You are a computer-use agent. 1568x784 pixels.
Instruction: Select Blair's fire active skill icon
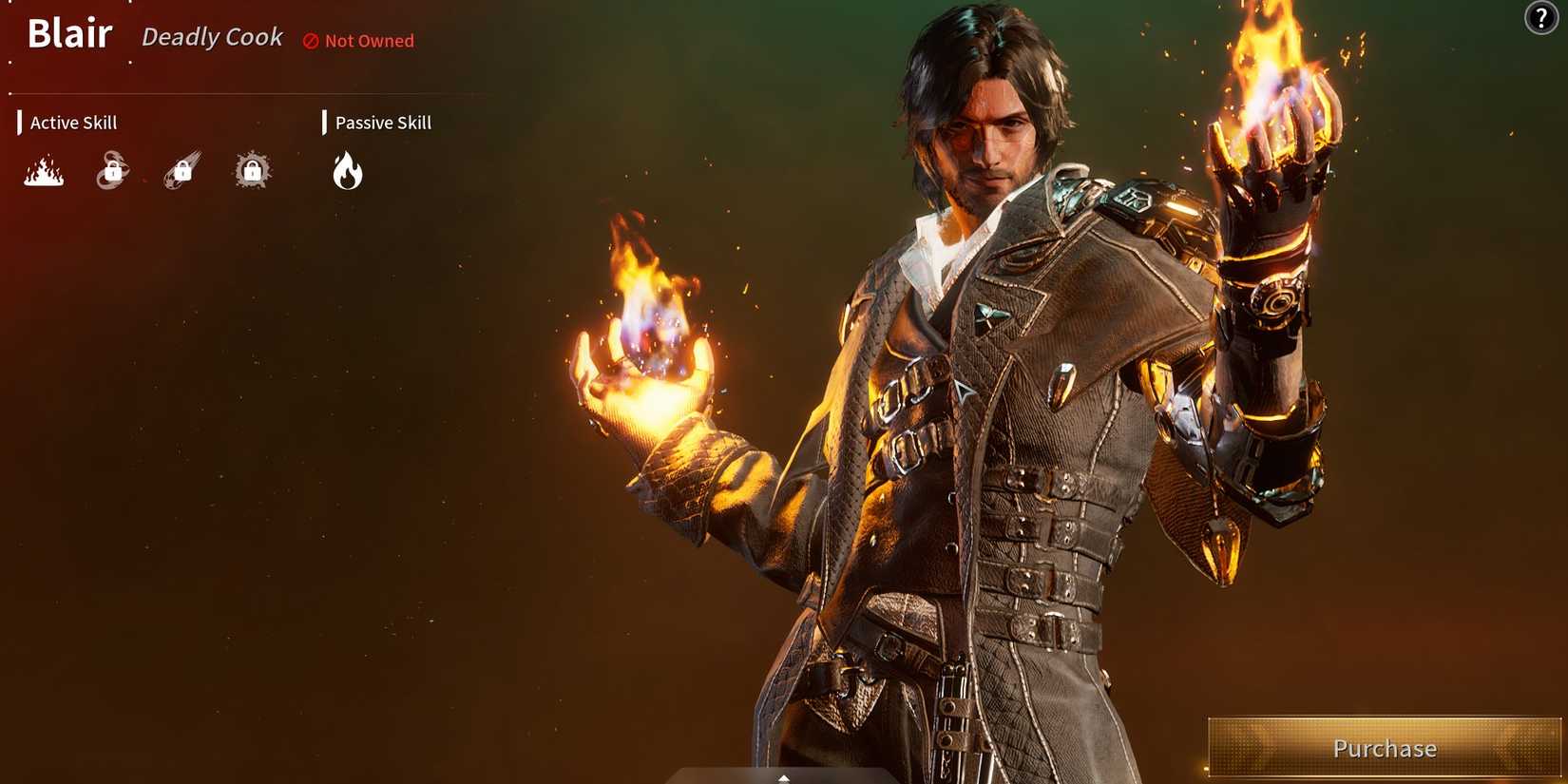tap(43, 172)
